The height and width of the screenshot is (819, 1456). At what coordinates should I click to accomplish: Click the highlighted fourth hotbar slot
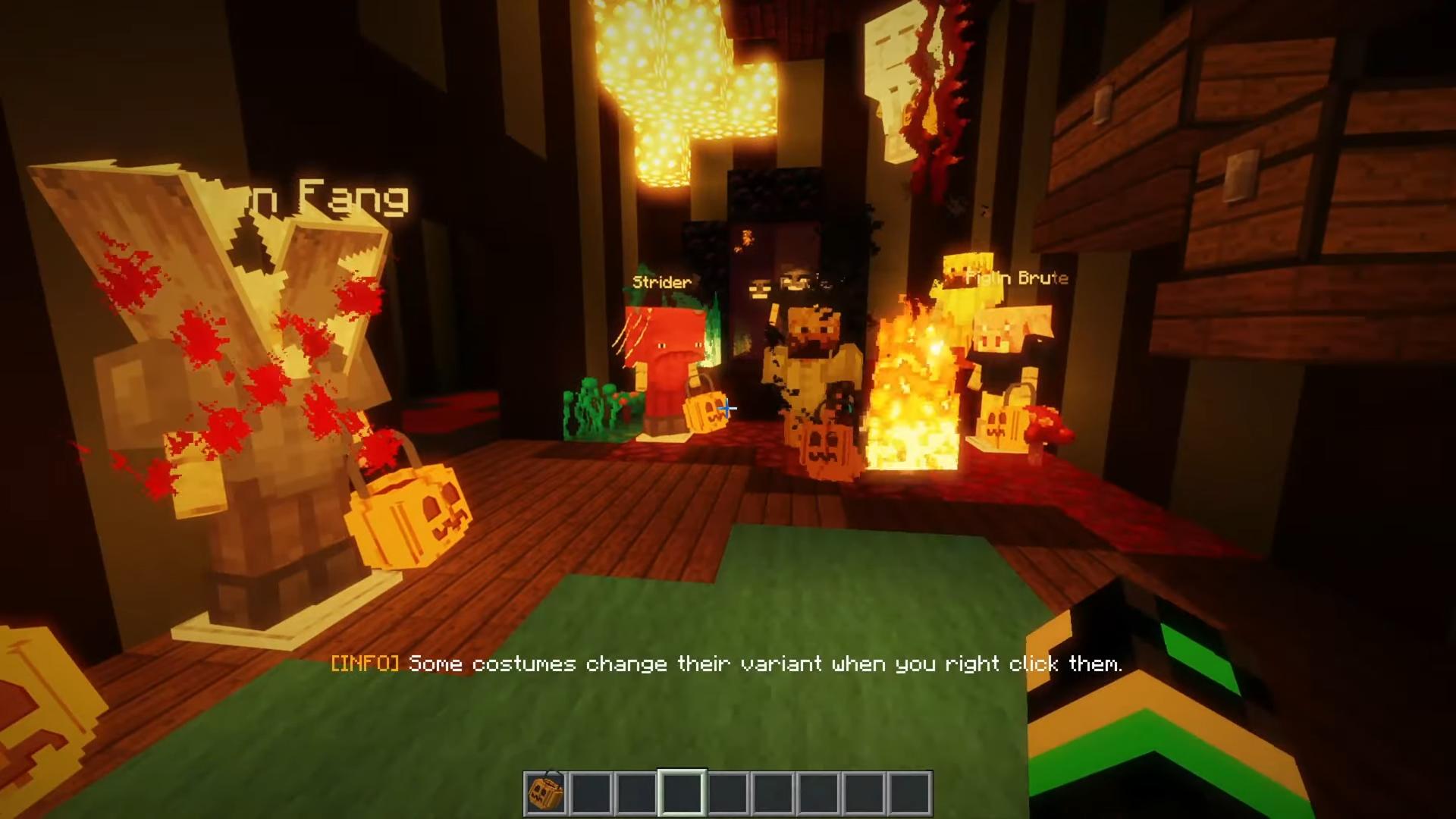pos(682,793)
